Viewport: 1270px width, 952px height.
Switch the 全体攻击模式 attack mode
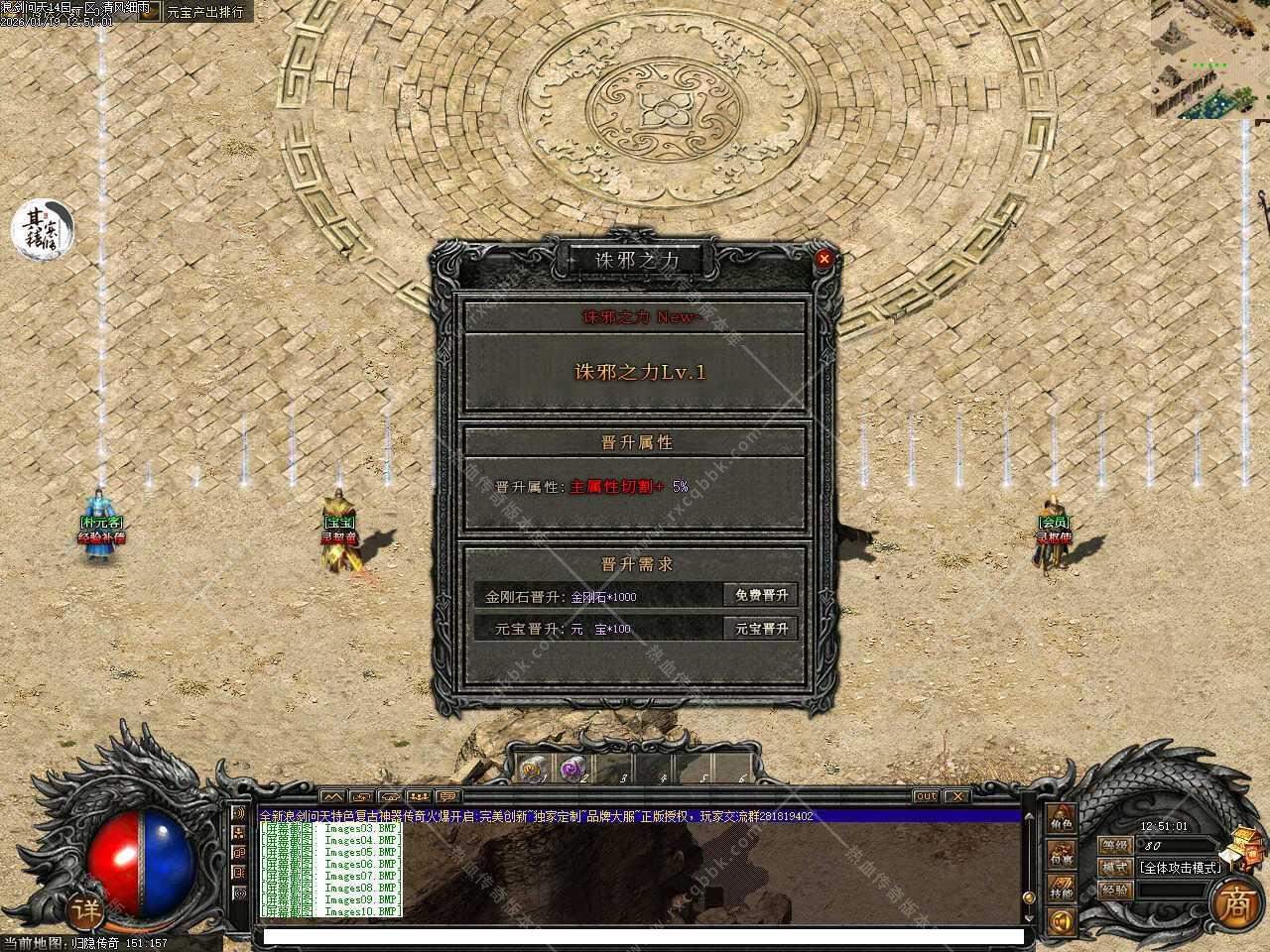[1179, 867]
